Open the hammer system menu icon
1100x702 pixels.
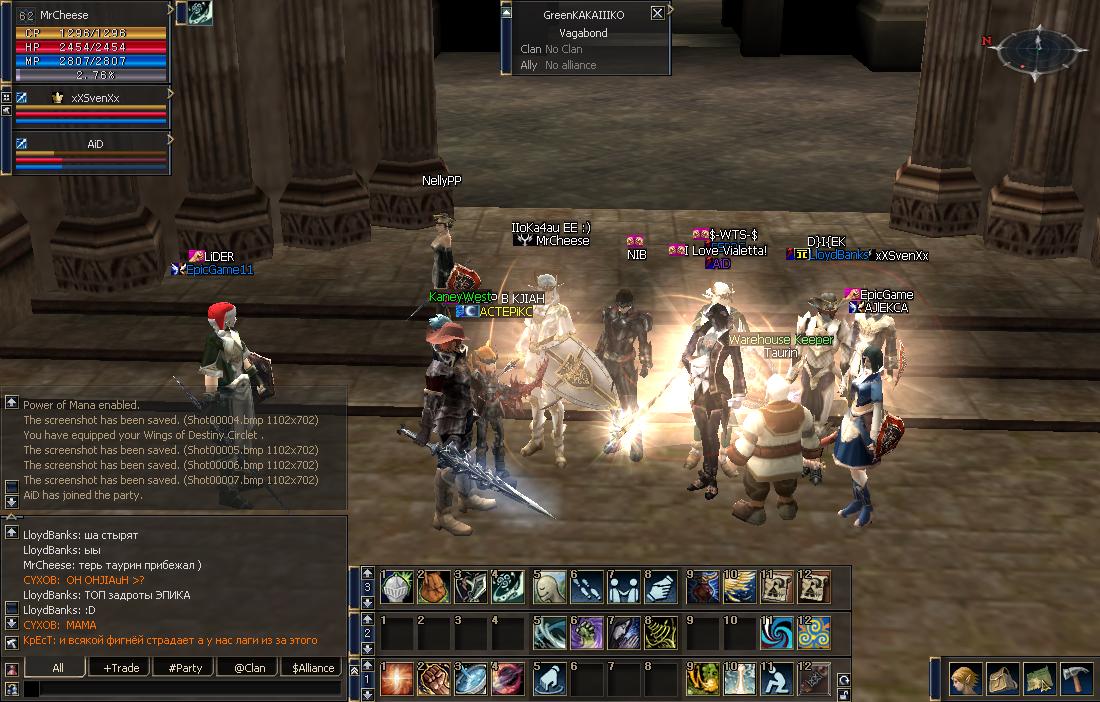(x=1077, y=680)
